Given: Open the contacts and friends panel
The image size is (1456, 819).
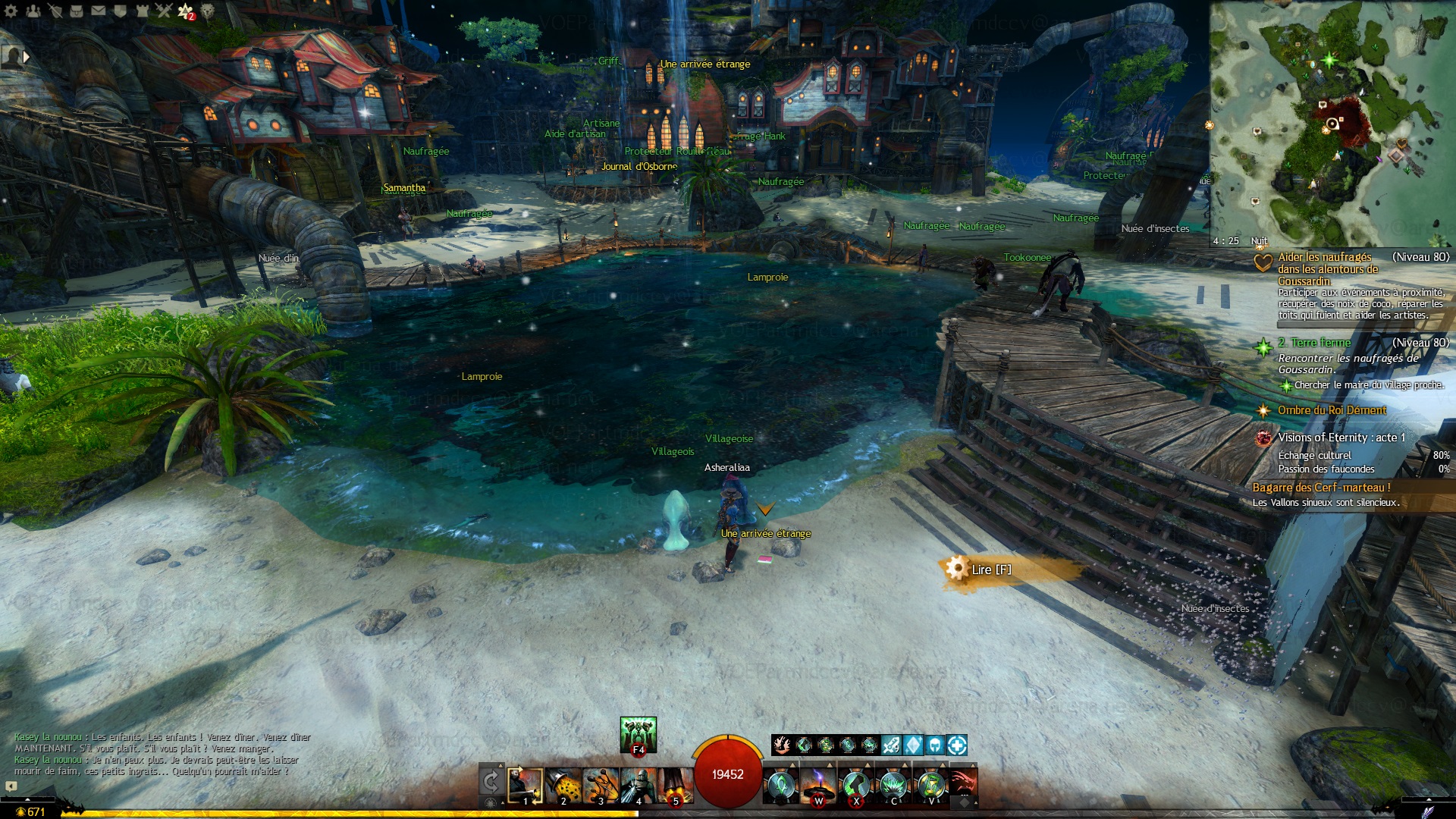Looking at the screenshot, I should point(33,11).
